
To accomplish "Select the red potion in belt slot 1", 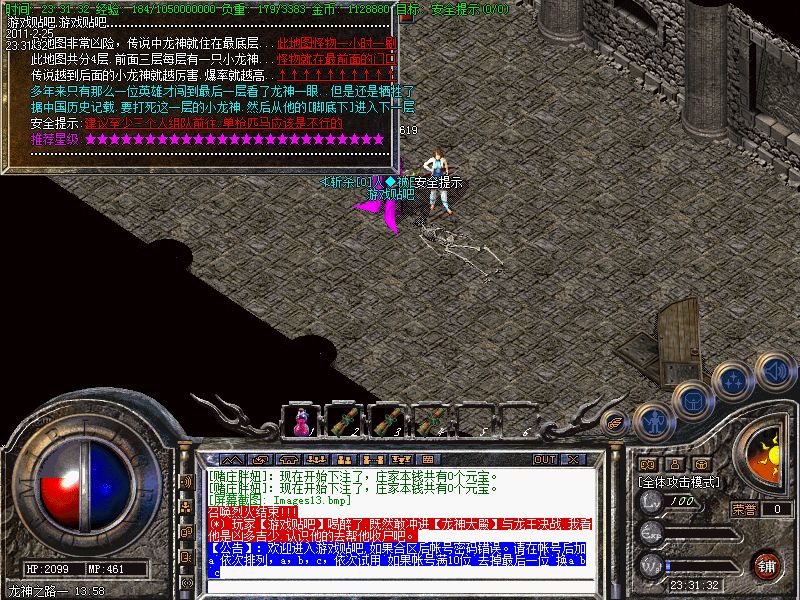I will pyautogui.click(x=299, y=422).
